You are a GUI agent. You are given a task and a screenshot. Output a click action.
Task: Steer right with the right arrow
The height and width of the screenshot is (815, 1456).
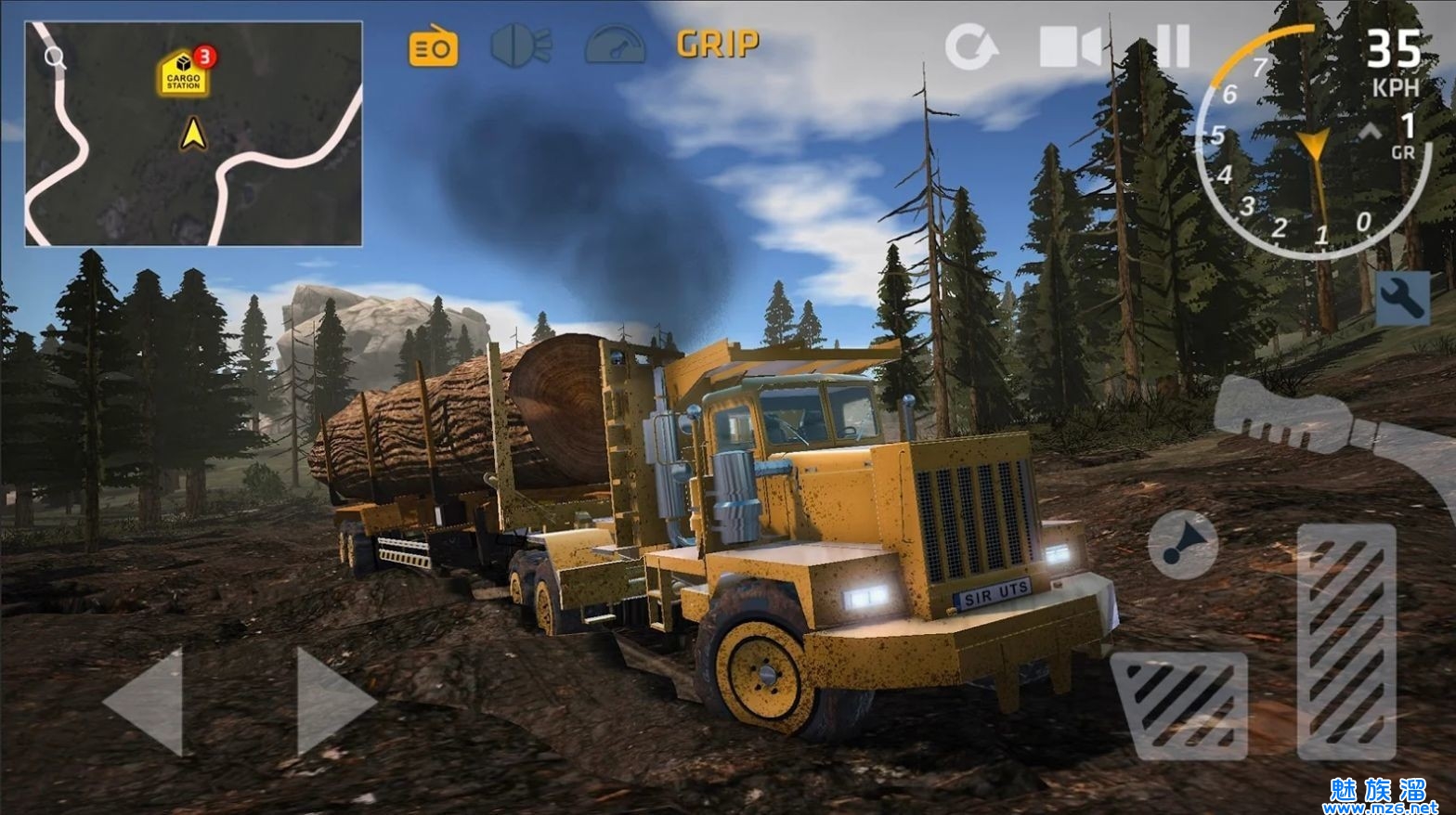(332, 701)
